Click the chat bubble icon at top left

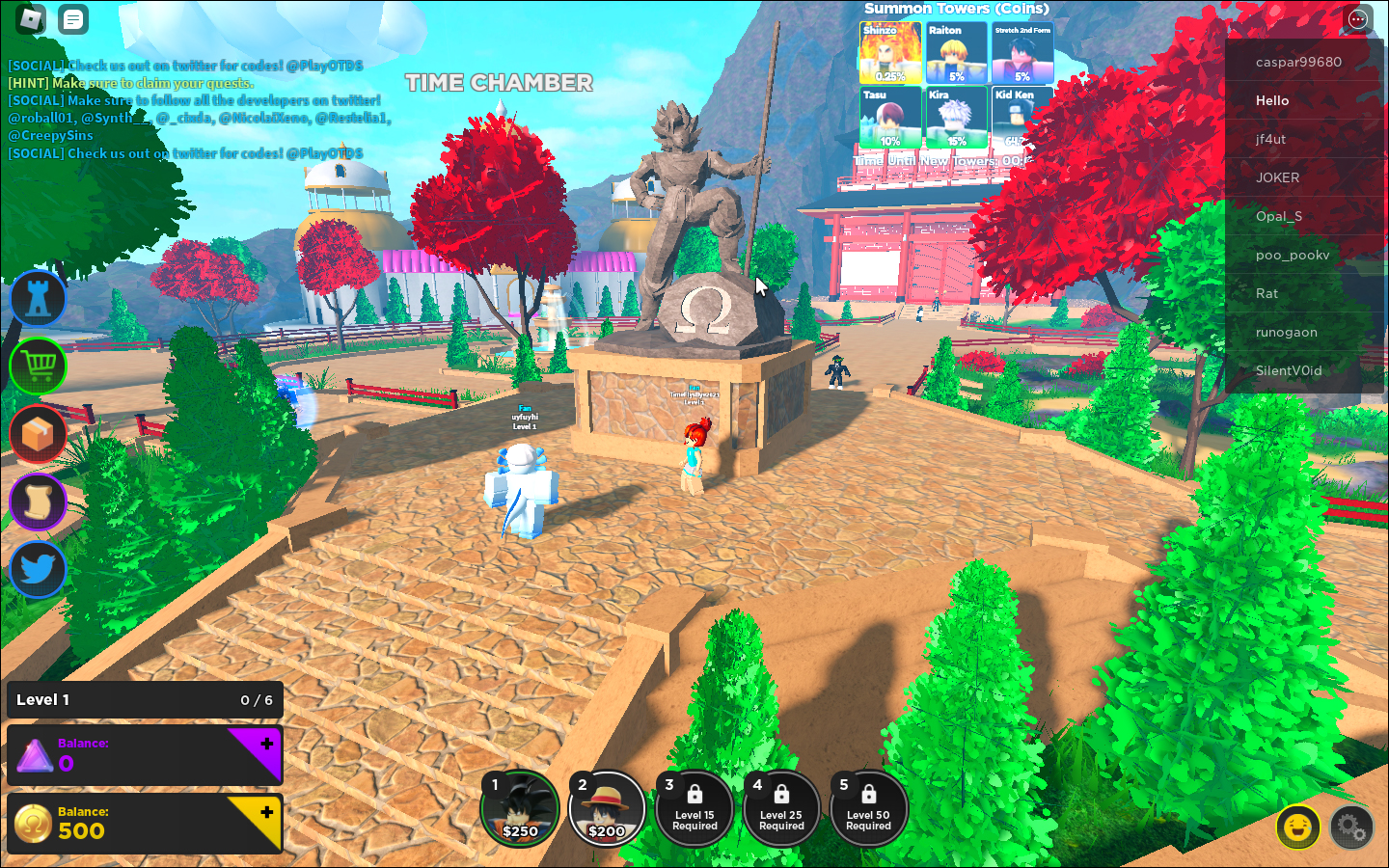click(x=72, y=18)
